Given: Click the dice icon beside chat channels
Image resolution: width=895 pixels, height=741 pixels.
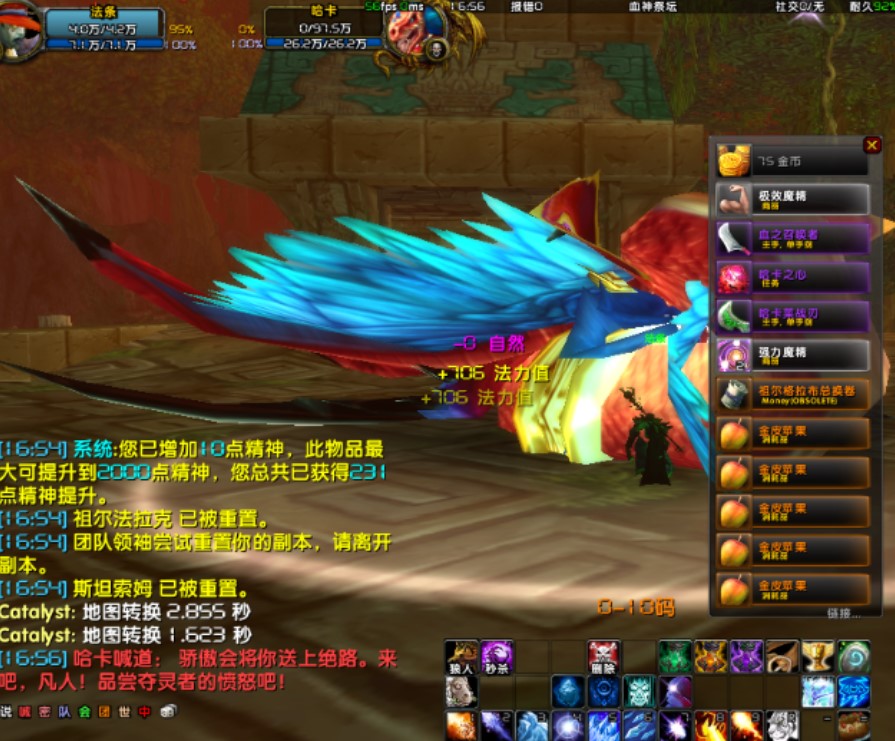Looking at the screenshot, I should click(x=168, y=712).
